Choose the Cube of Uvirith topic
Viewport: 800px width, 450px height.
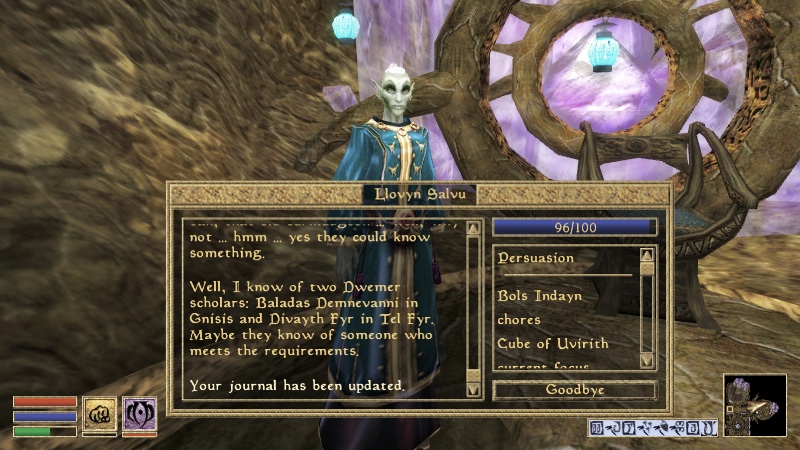point(552,344)
